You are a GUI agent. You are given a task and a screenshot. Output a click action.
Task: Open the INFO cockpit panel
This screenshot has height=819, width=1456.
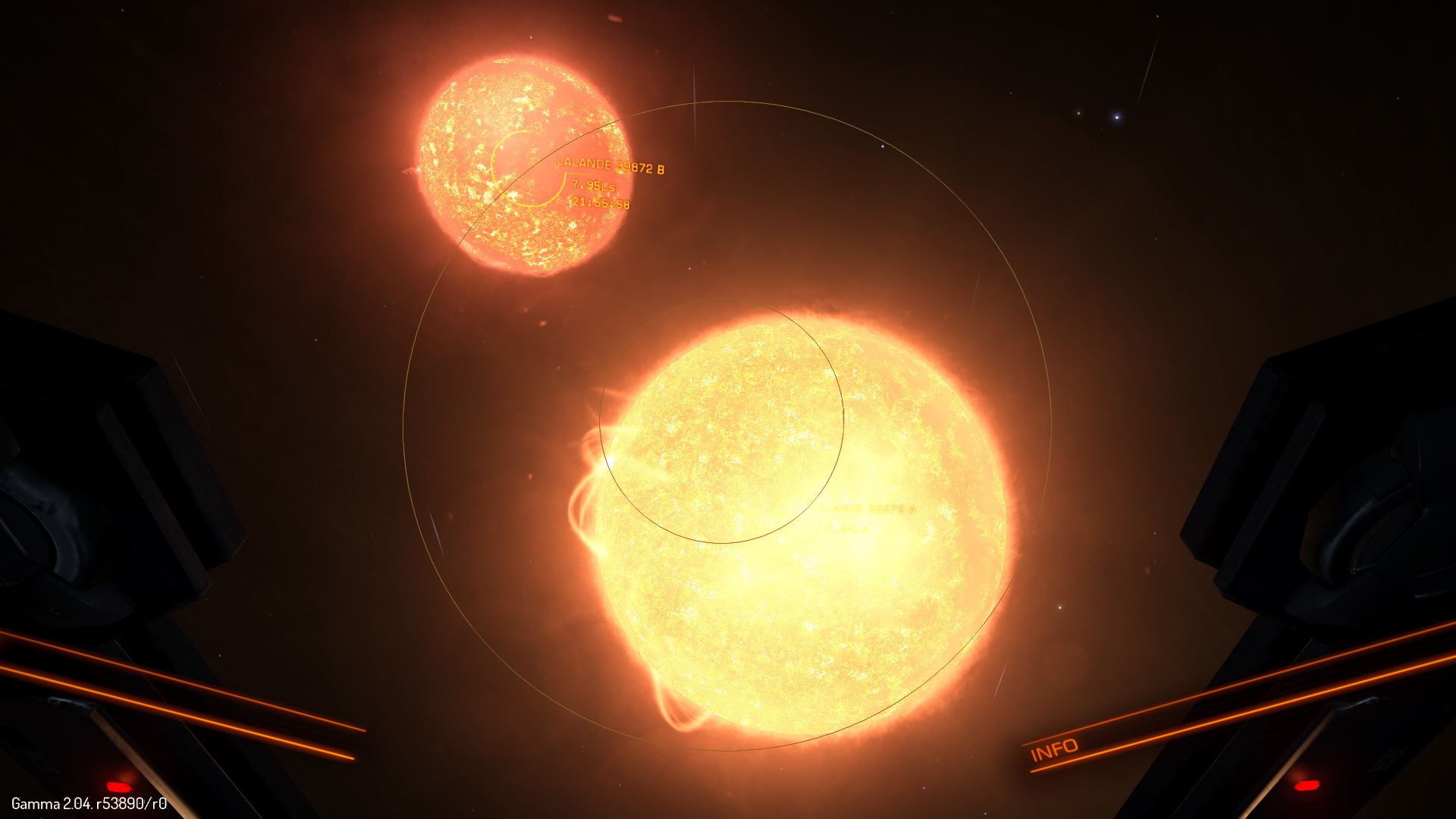click(1054, 749)
